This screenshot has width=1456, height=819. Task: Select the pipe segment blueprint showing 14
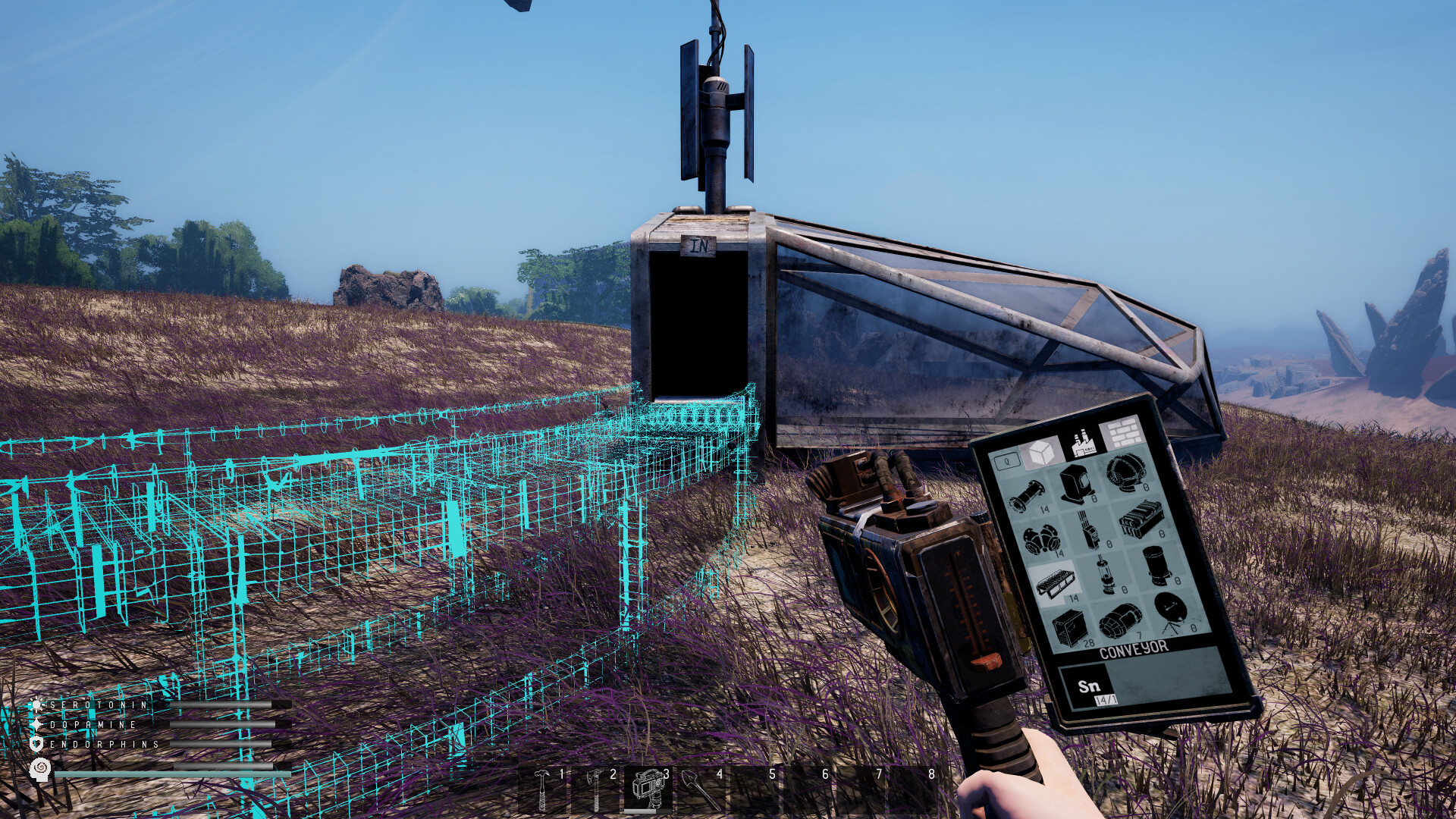[1027, 495]
